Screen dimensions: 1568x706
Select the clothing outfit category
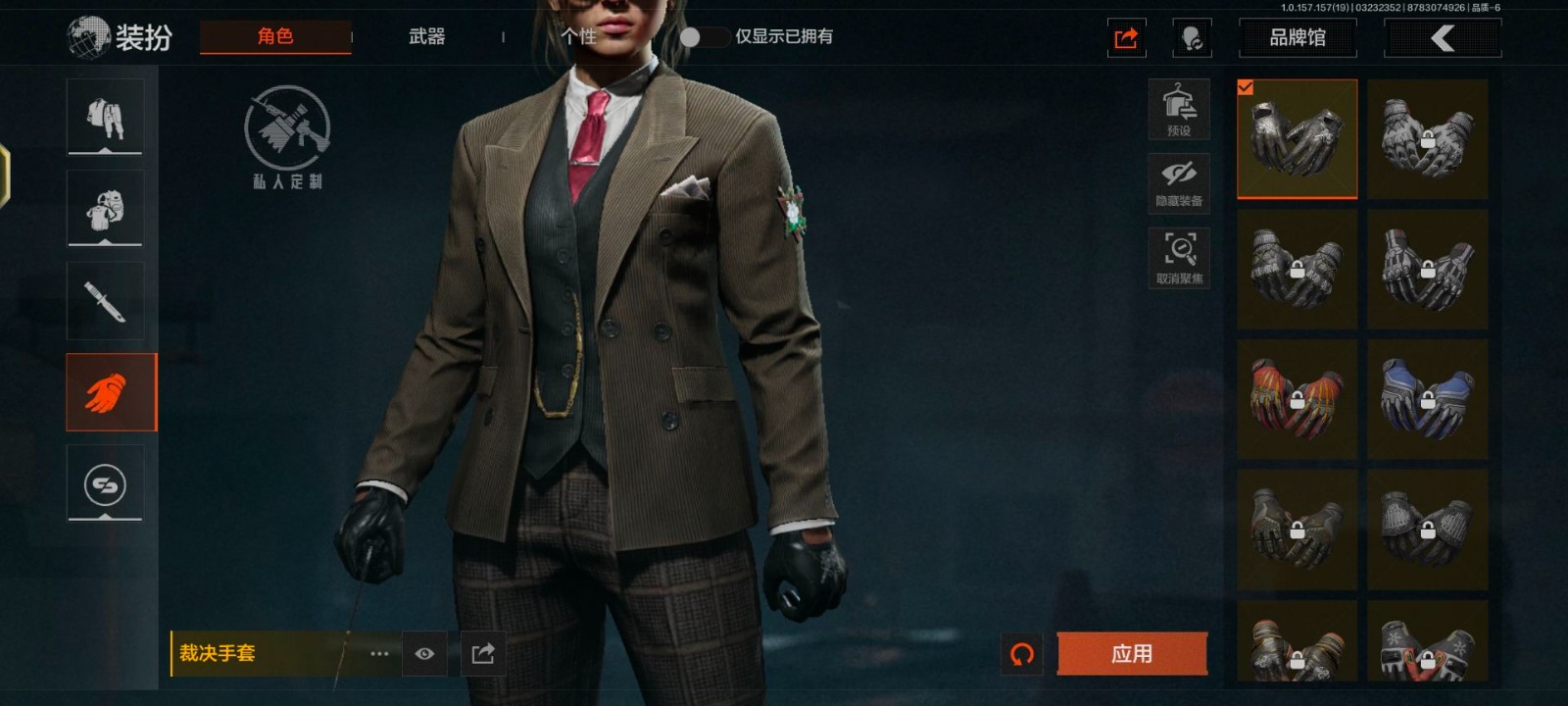pyautogui.click(x=105, y=118)
